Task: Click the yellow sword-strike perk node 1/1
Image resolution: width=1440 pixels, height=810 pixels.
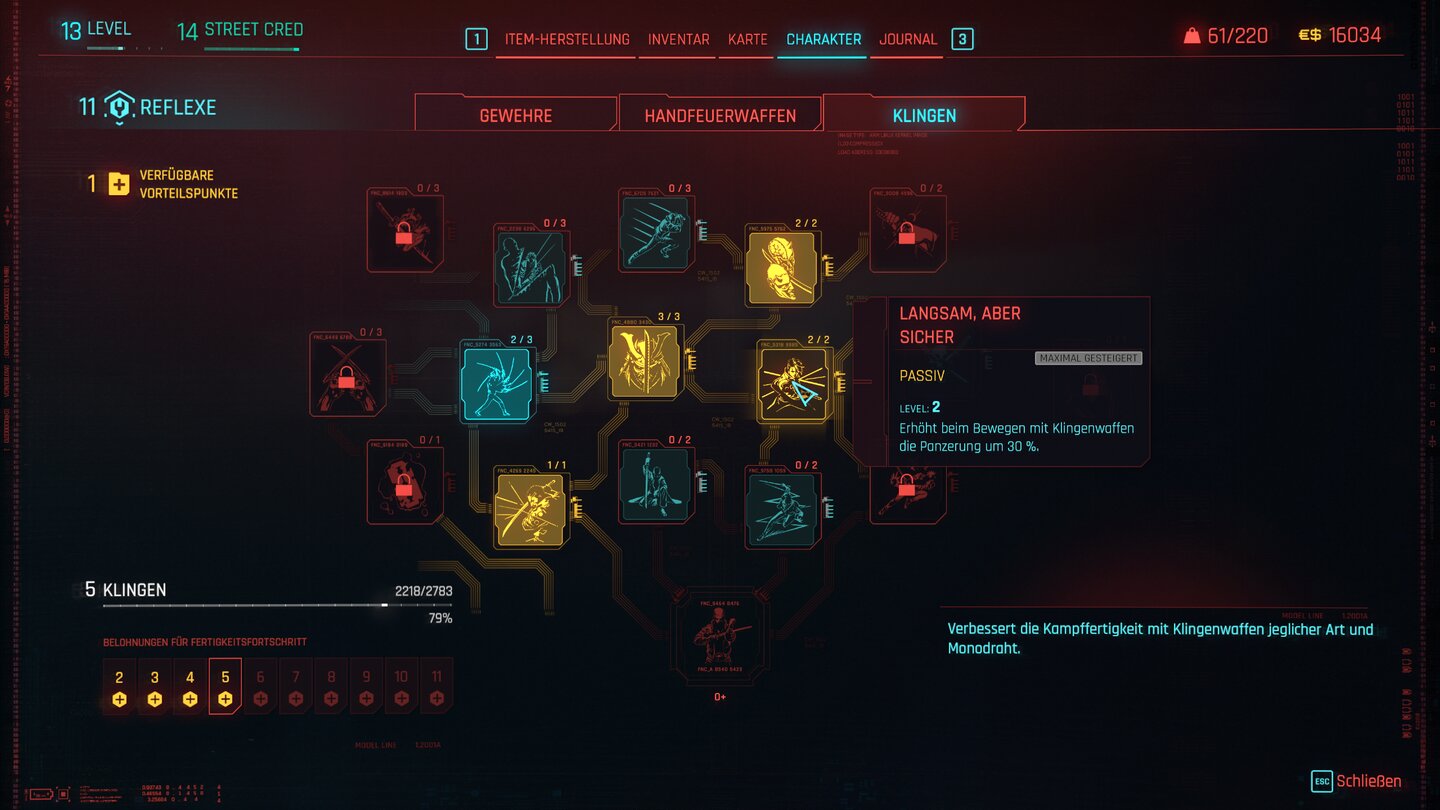Action: click(x=529, y=507)
